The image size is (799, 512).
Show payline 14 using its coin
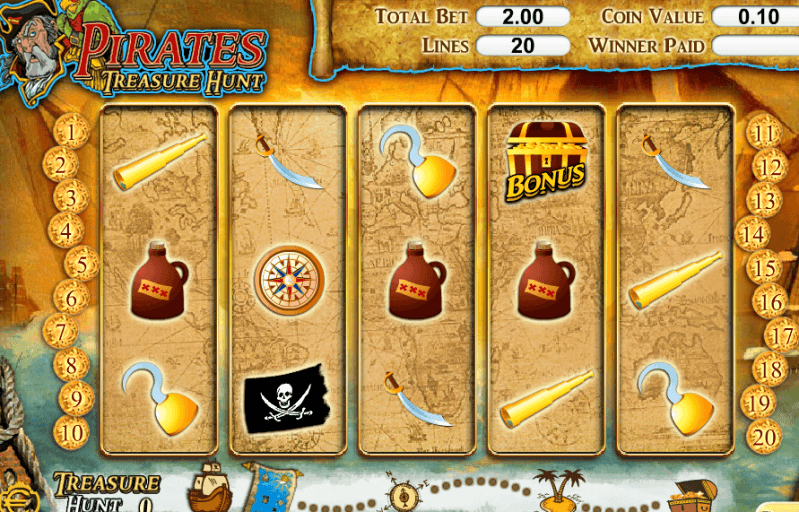pos(753,235)
